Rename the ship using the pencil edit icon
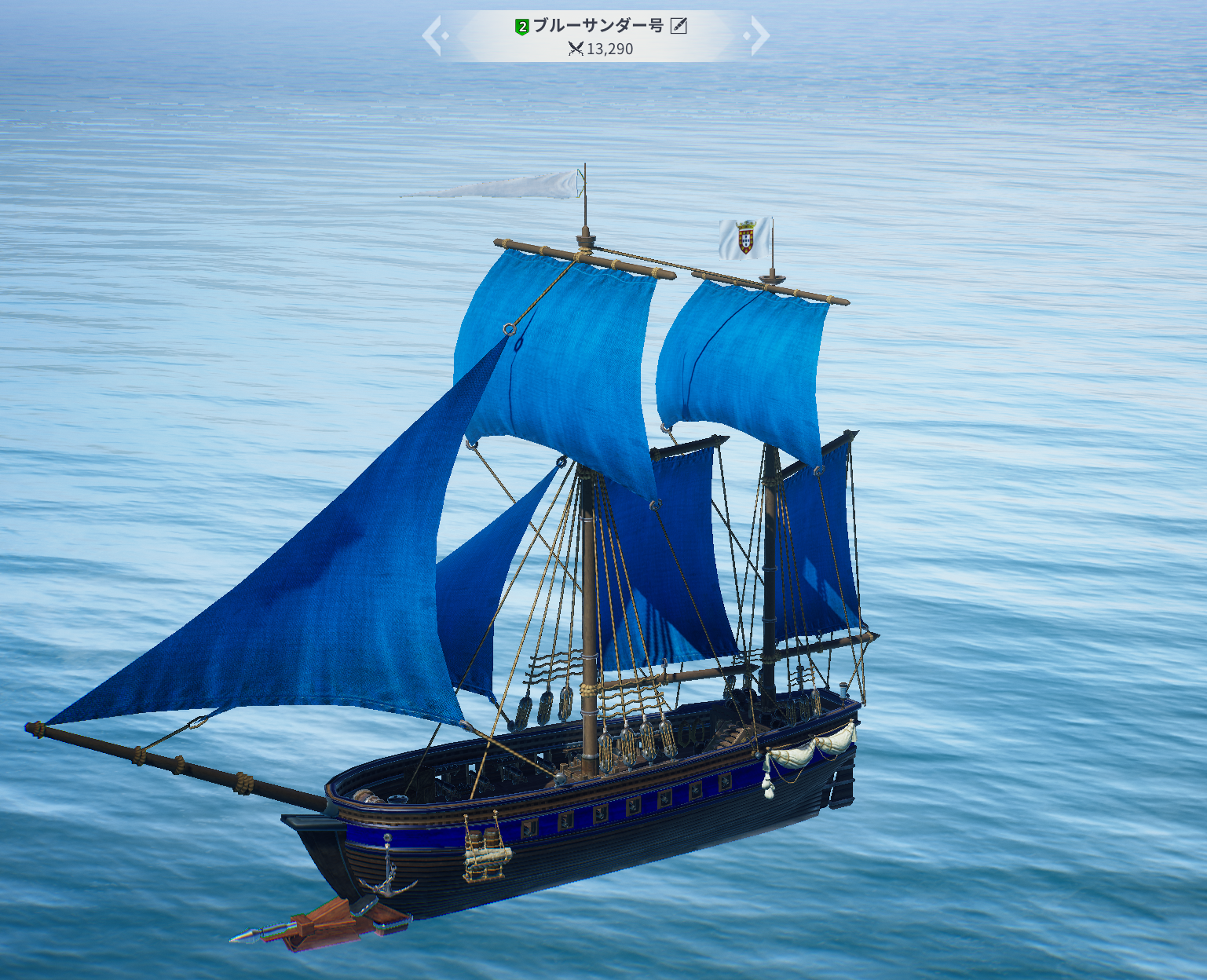This screenshot has height=980, width=1207. click(678, 26)
